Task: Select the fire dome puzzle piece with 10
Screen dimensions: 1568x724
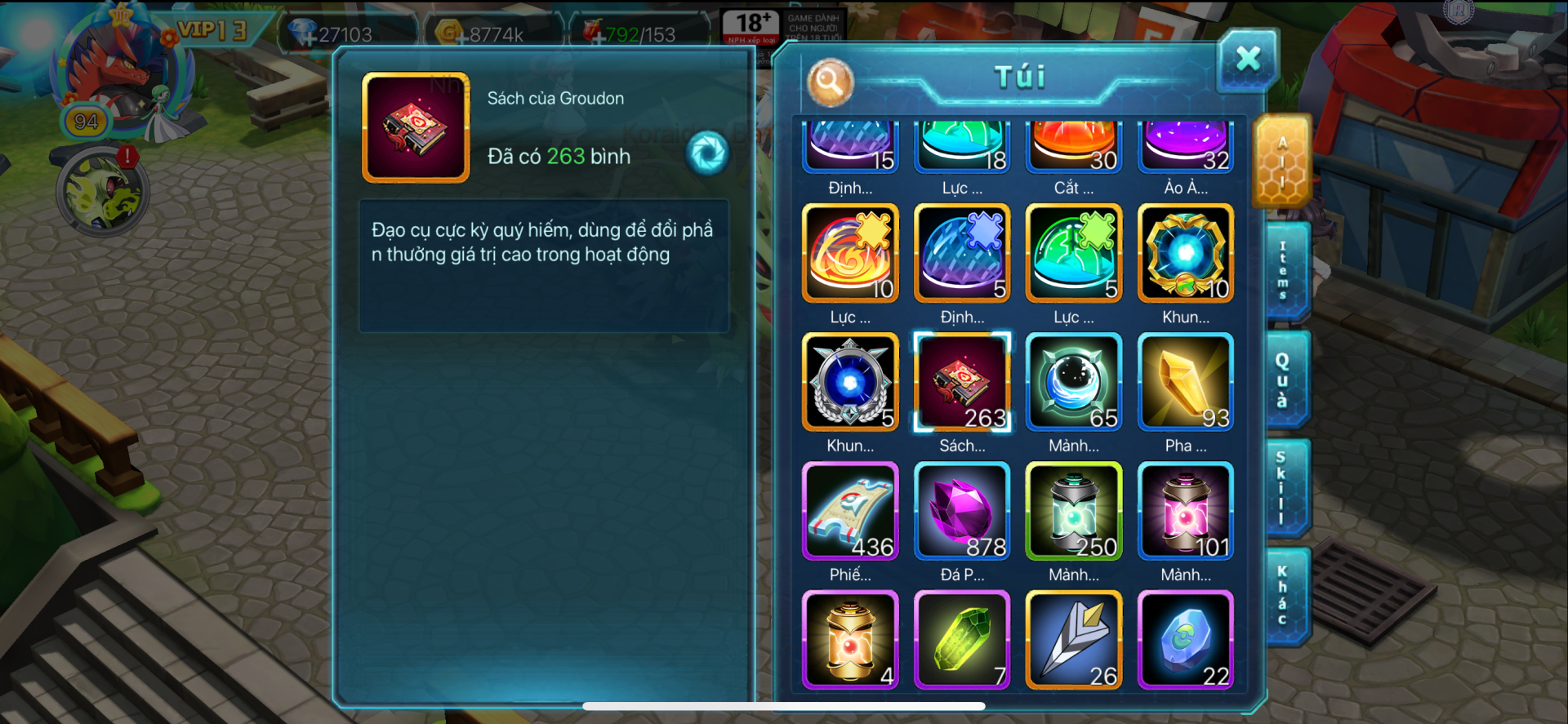Action: tap(850, 253)
